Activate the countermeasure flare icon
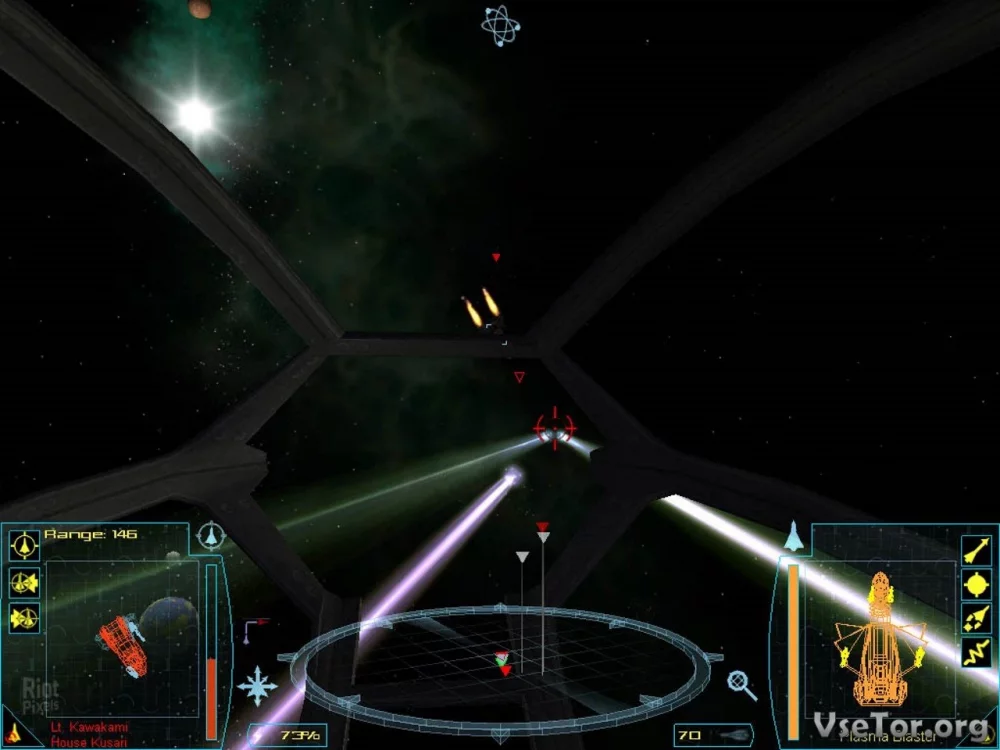The image size is (1000, 750). [x=975, y=617]
